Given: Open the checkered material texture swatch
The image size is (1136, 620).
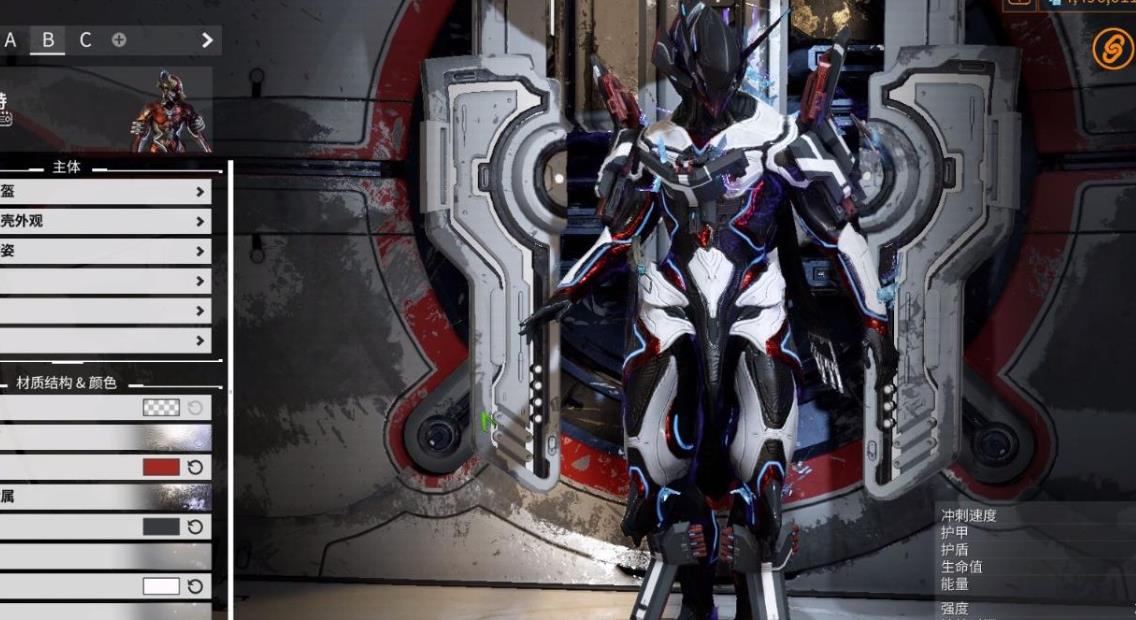Looking at the screenshot, I should (161, 408).
